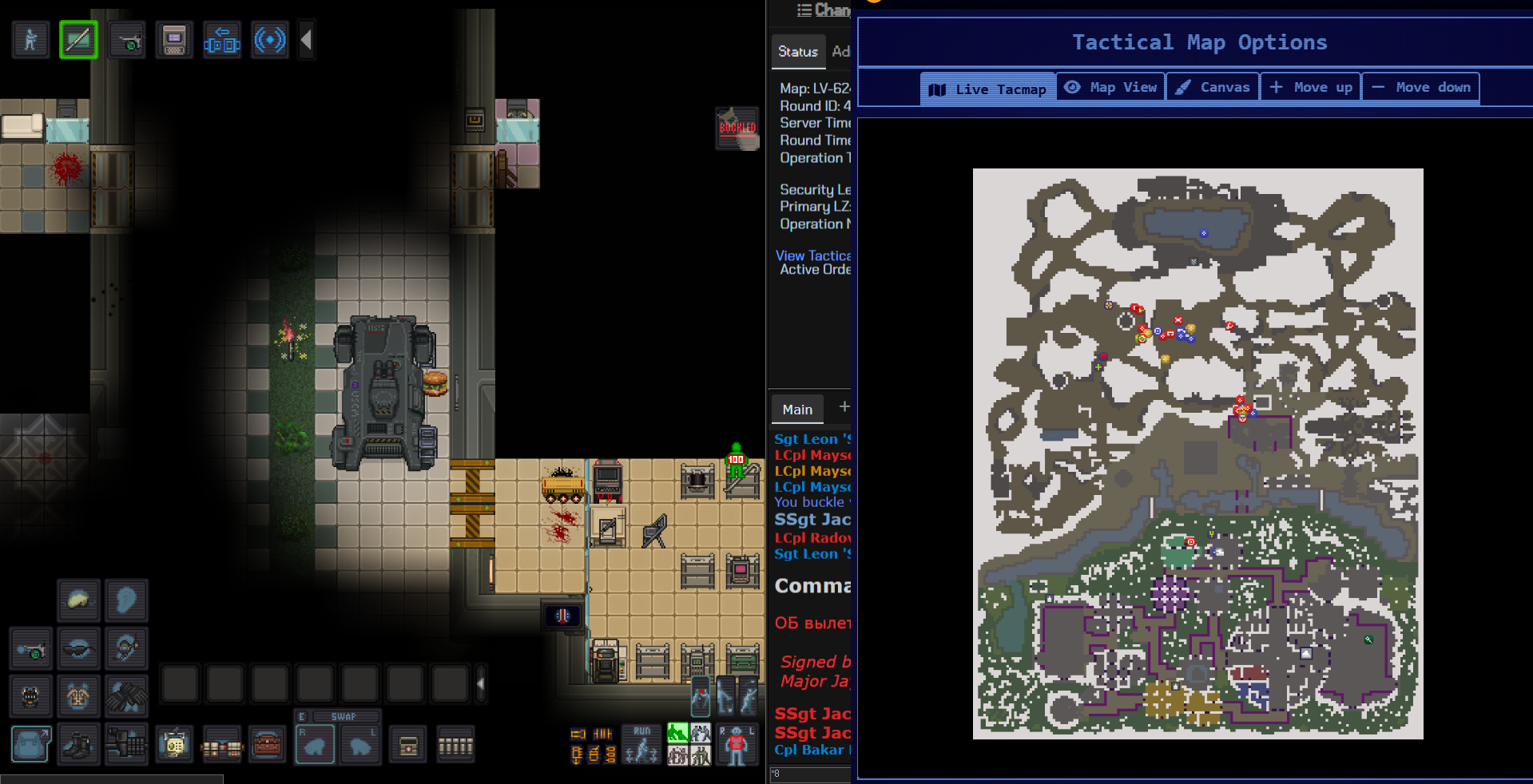
Task: Click the View Tactical Map link
Action: click(812, 255)
